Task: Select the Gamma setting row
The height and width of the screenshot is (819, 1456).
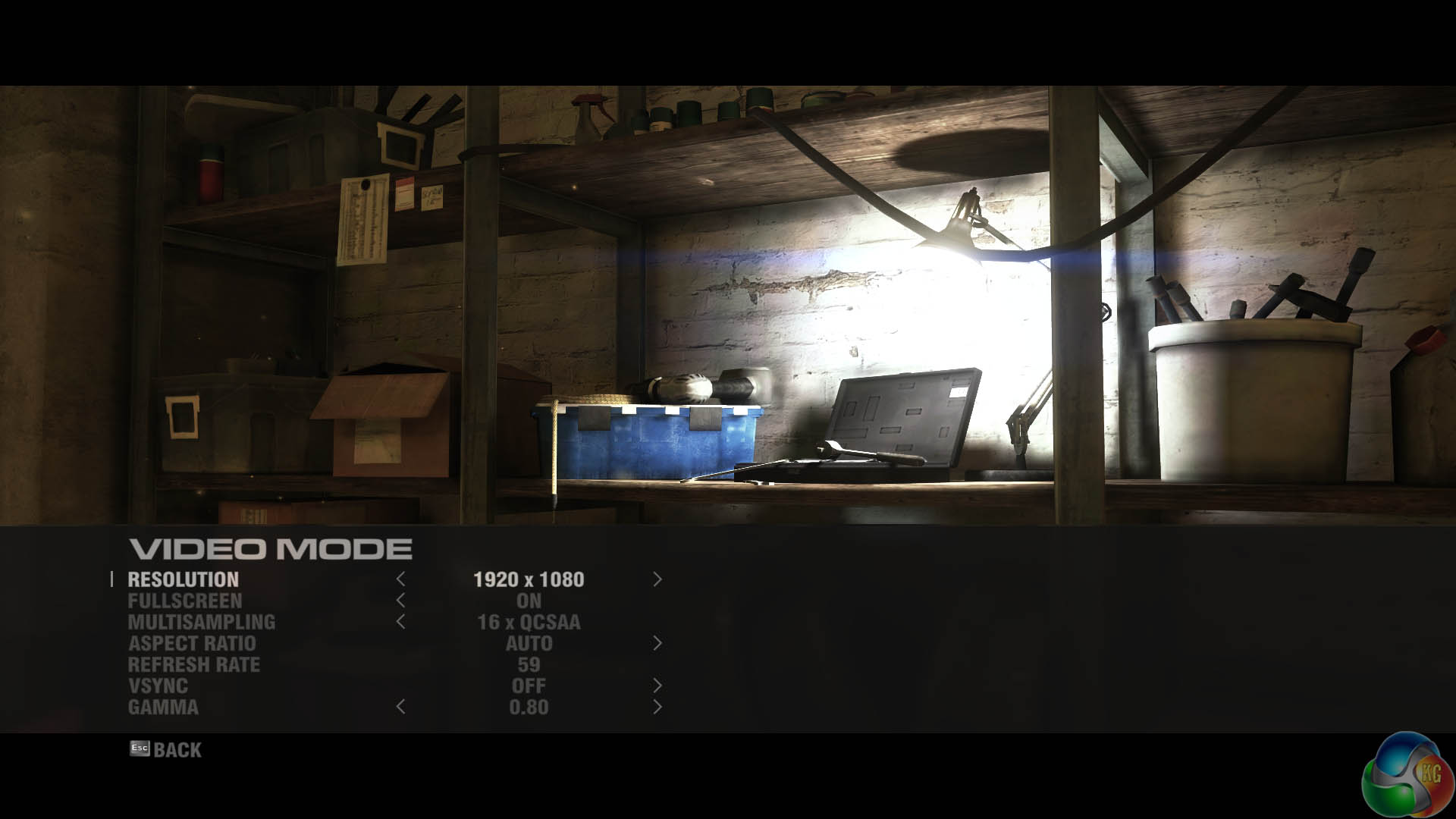Action: [163, 708]
